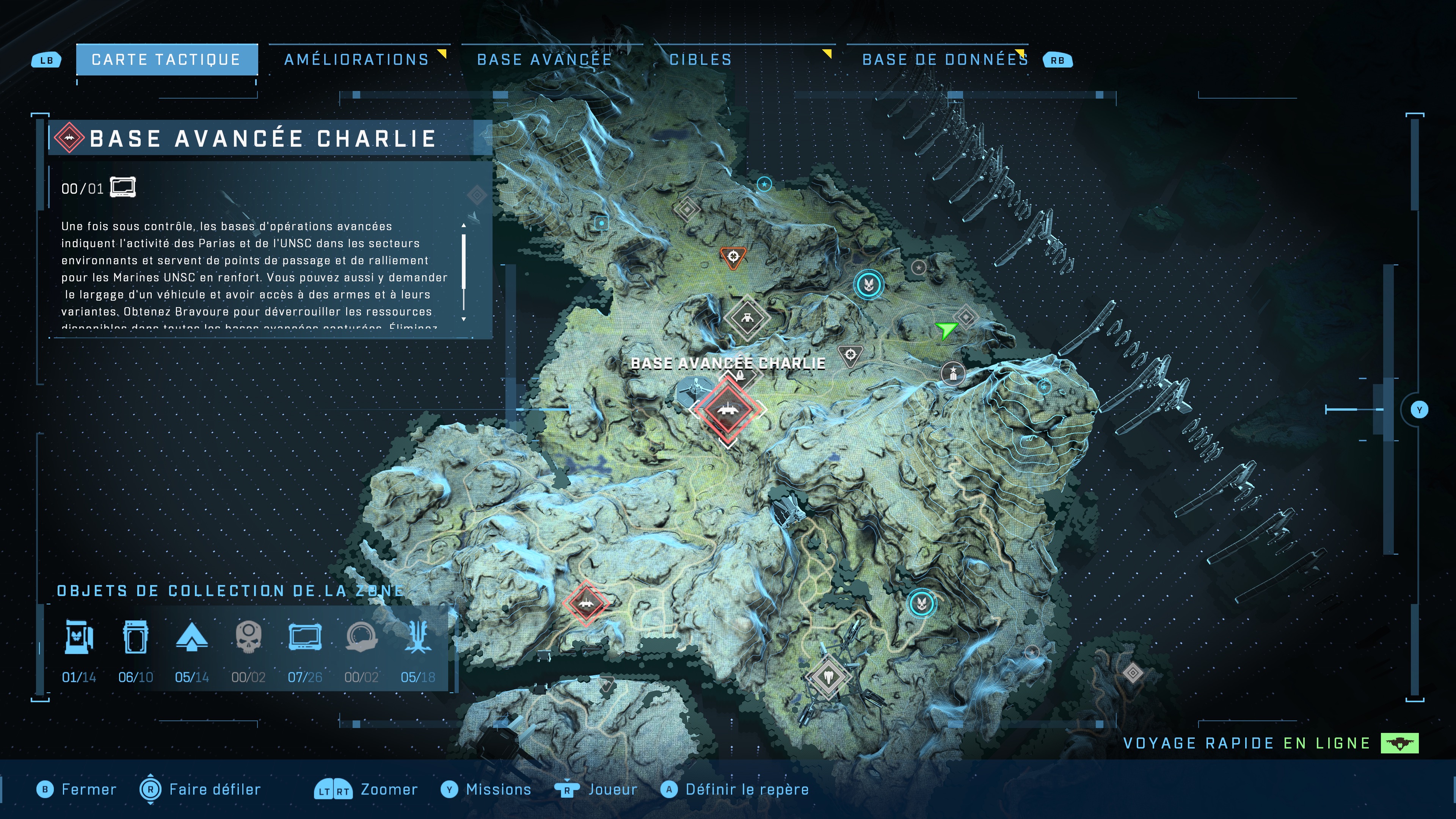
Task: Click the orange high-value target map marker
Action: pyautogui.click(x=733, y=256)
